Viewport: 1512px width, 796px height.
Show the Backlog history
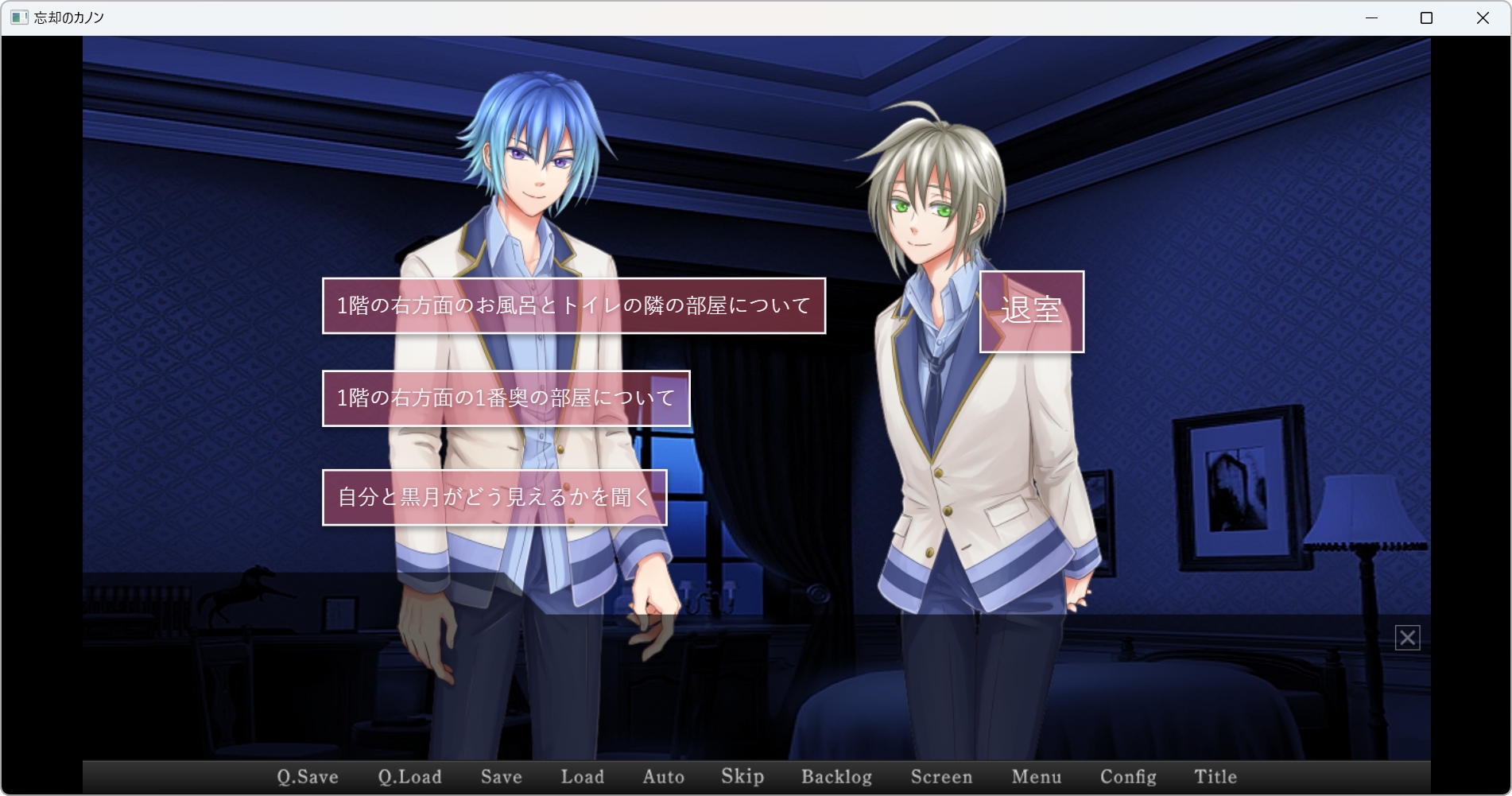[x=836, y=777]
